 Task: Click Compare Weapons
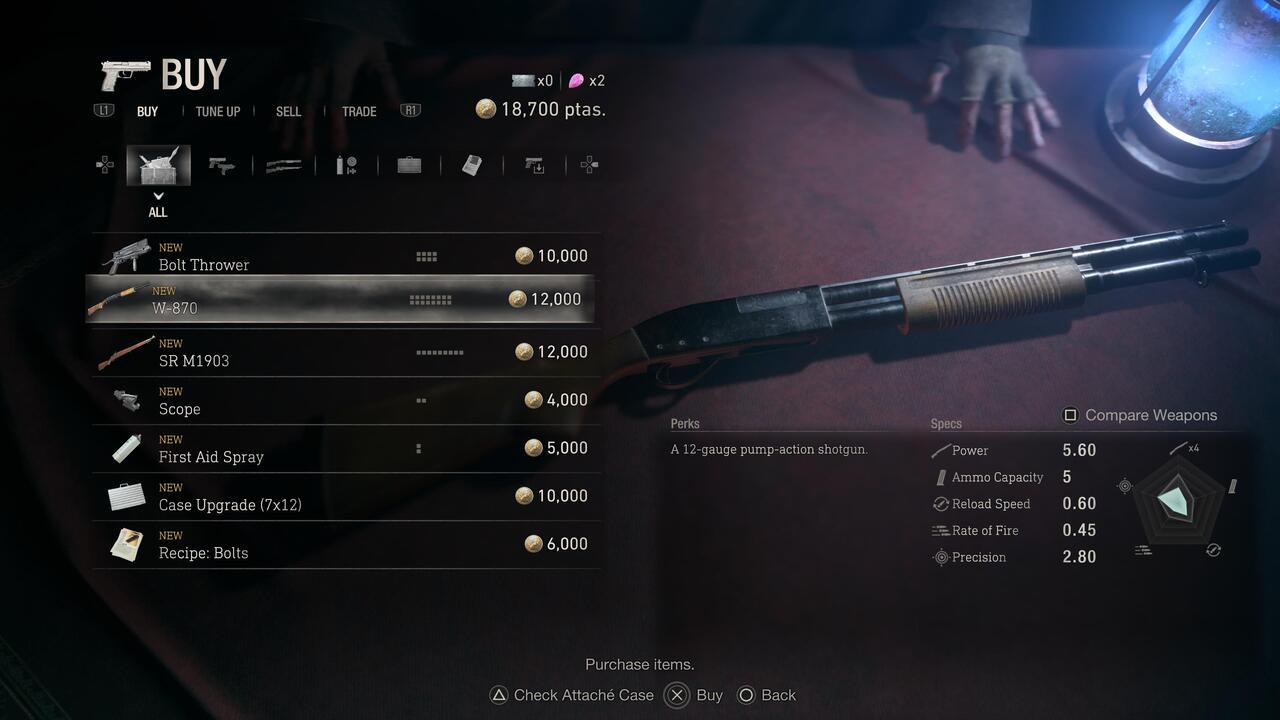click(x=1139, y=415)
